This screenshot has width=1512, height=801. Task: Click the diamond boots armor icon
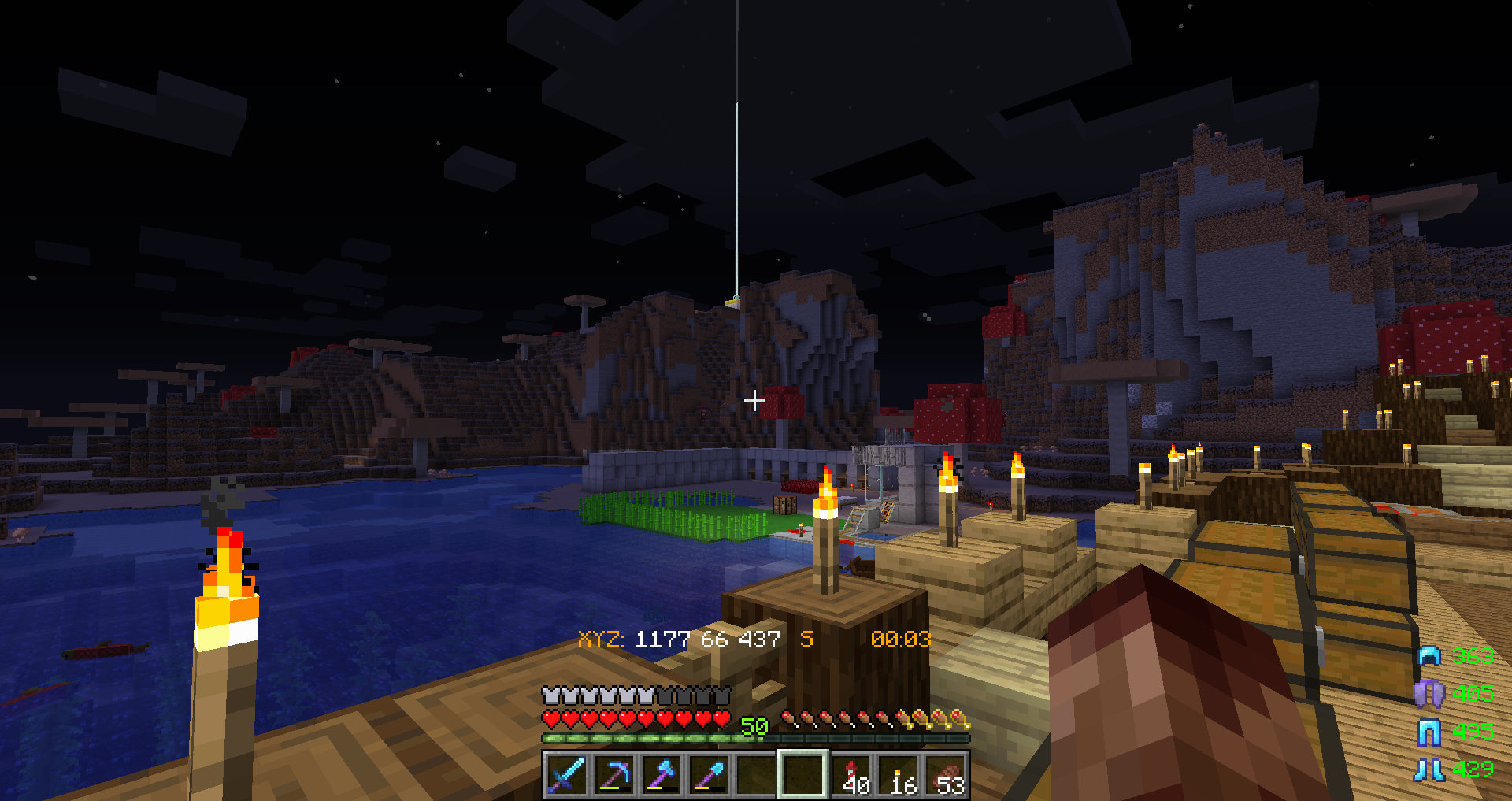click(1429, 769)
